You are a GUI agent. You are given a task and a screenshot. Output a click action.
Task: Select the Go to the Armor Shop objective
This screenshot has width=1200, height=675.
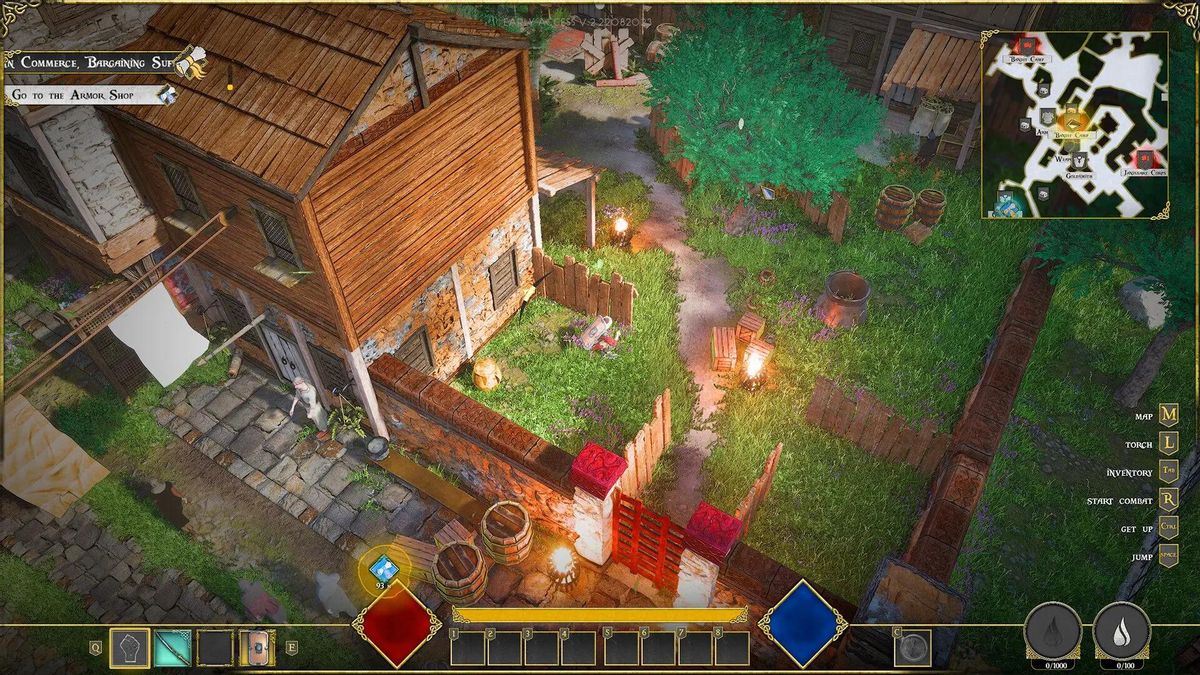85,95
